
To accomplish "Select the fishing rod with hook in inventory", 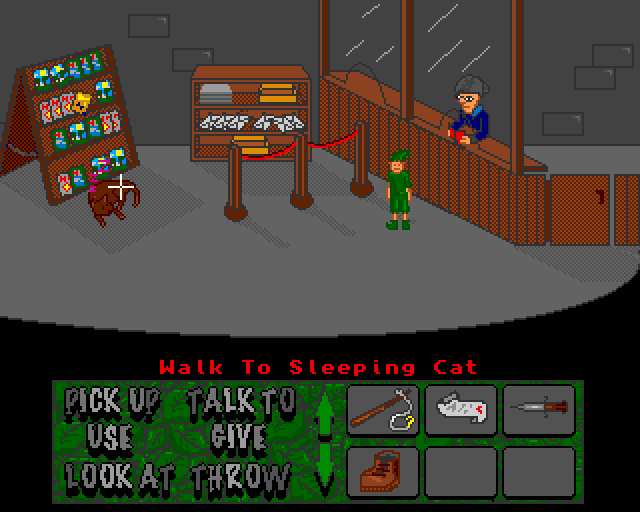I will pyautogui.click(x=382, y=409).
